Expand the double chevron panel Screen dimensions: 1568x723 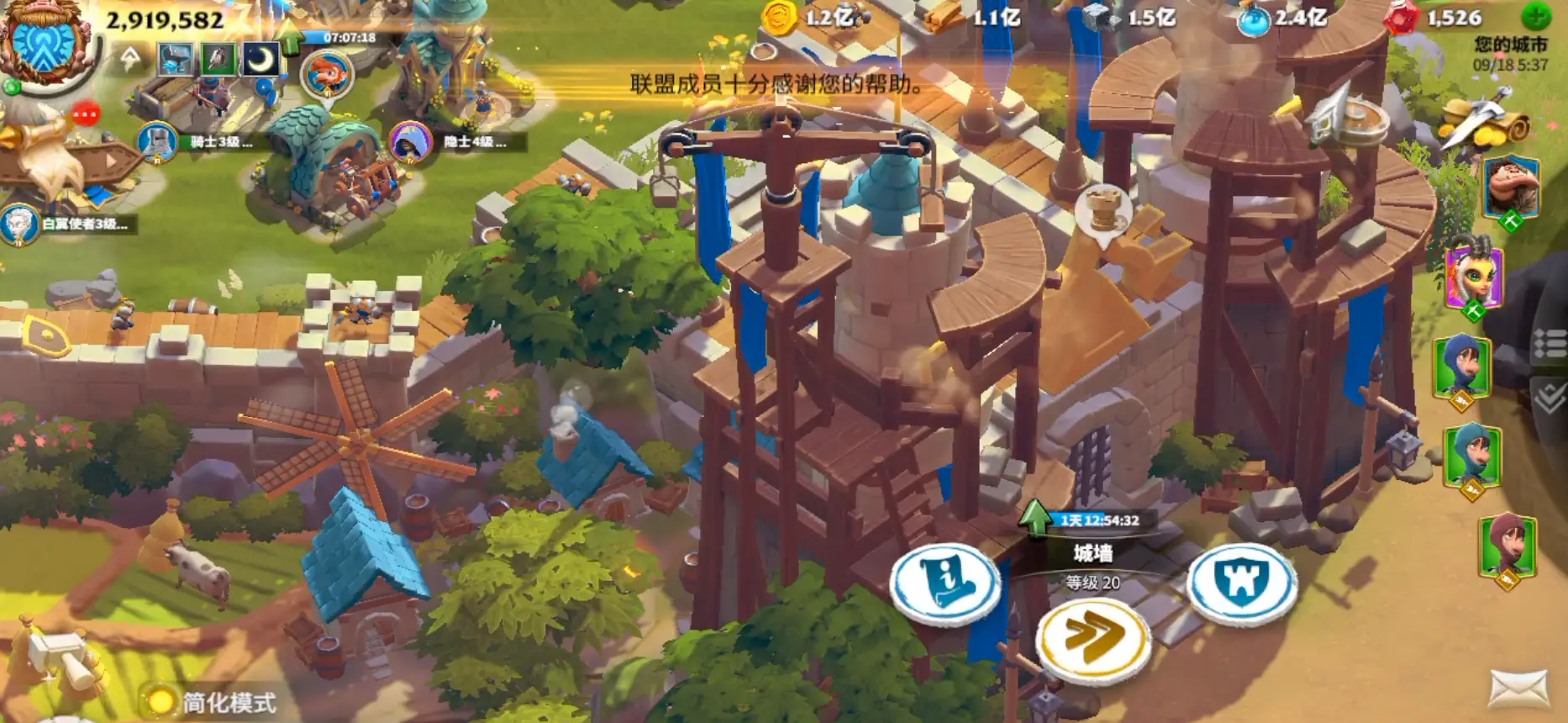coord(1551,397)
